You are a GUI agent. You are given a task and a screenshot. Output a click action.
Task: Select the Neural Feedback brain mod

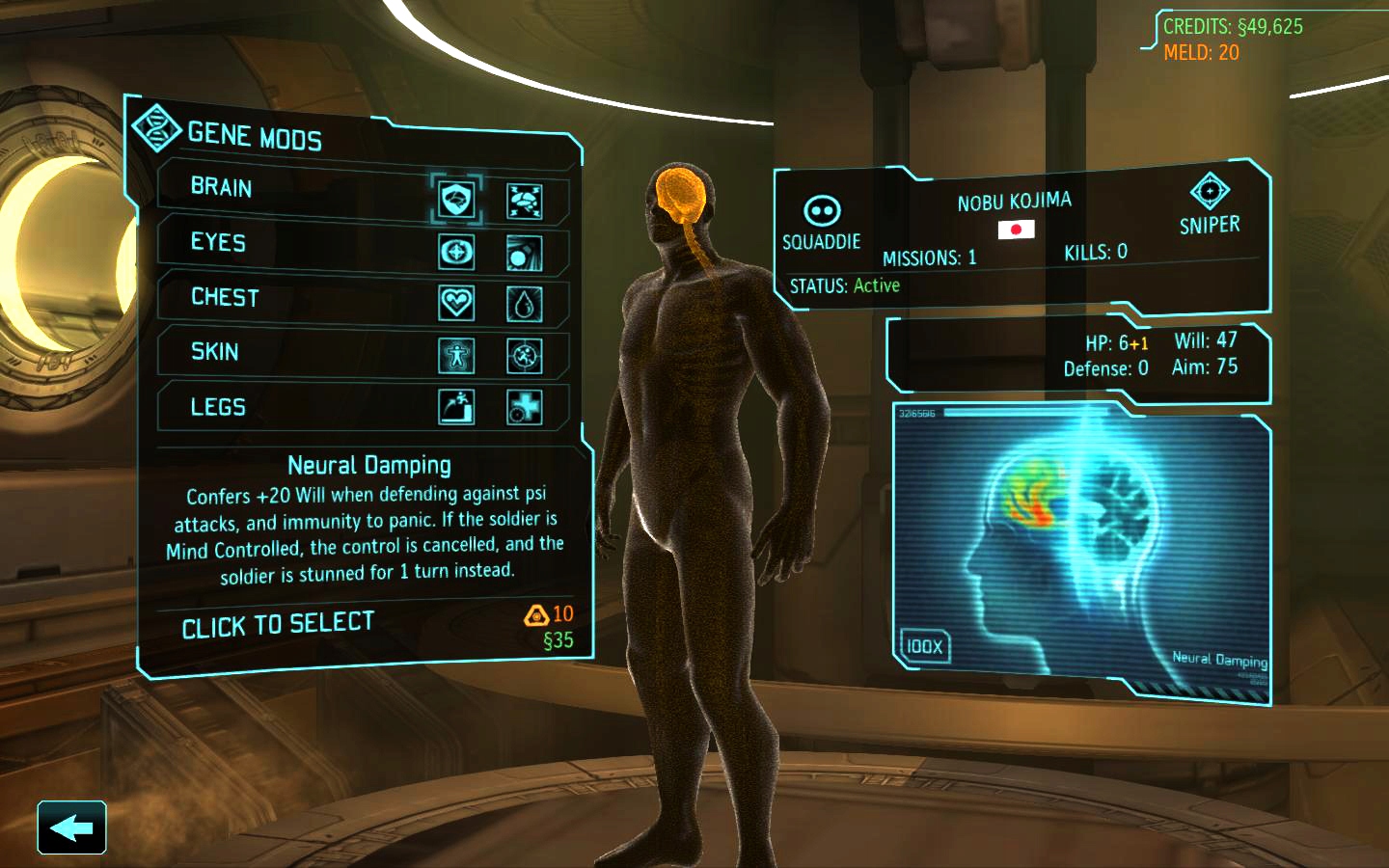524,200
